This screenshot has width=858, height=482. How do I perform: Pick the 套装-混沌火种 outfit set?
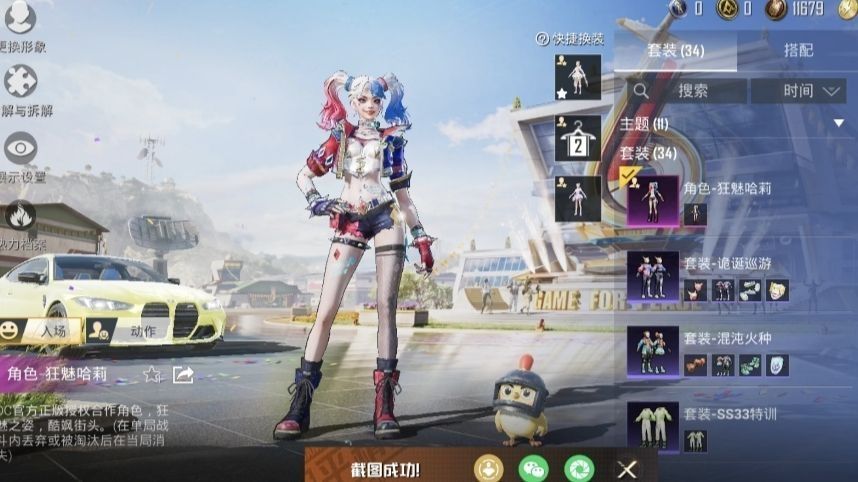(652, 352)
